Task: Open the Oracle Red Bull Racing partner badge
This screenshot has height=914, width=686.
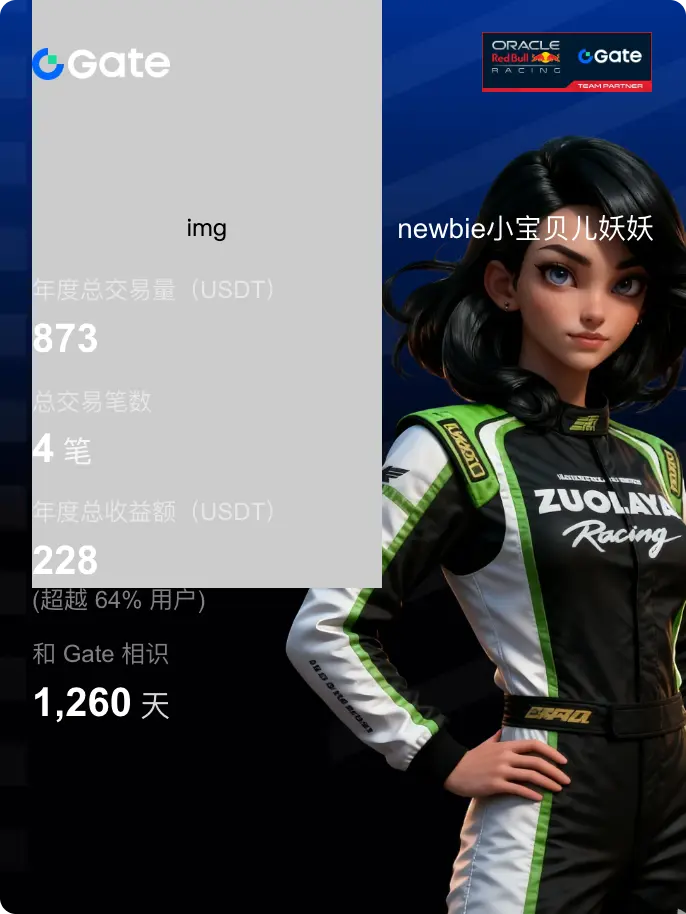Action: pos(566,62)
